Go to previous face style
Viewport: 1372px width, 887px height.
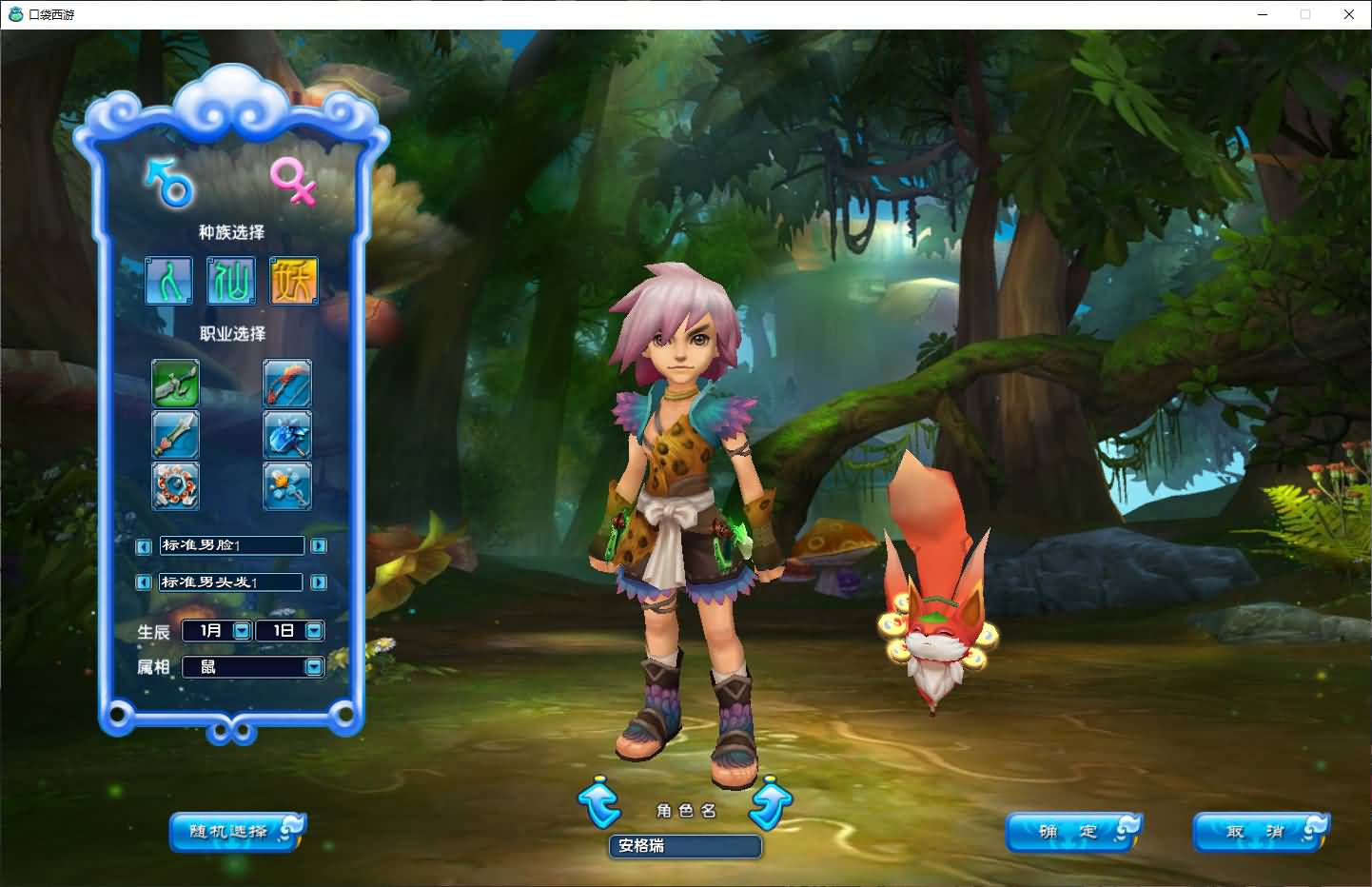144,546
